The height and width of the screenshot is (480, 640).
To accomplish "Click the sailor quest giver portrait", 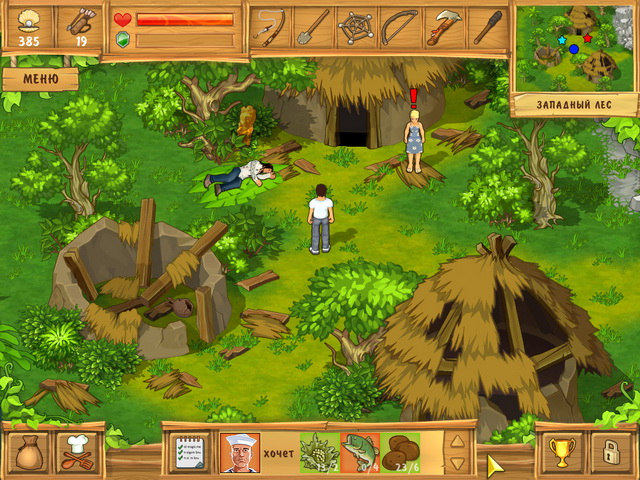I will click(240, 452).
